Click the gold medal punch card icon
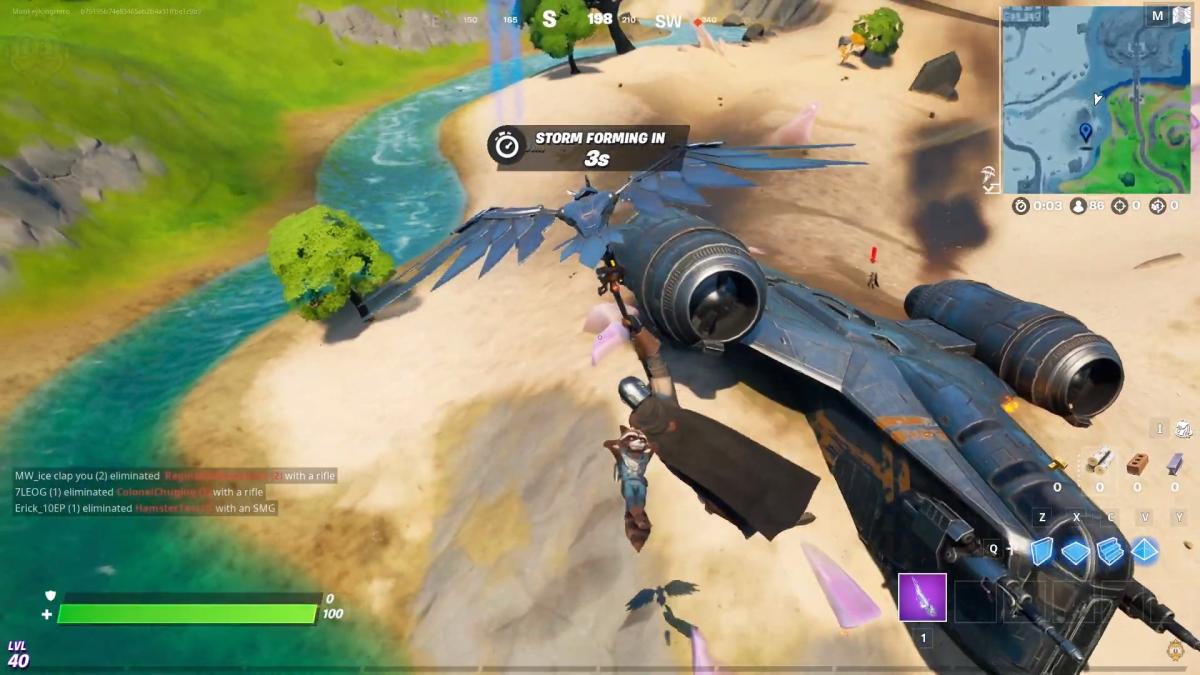The height and width of the screenshot is (675, 1200). [x=1177, y=648]
